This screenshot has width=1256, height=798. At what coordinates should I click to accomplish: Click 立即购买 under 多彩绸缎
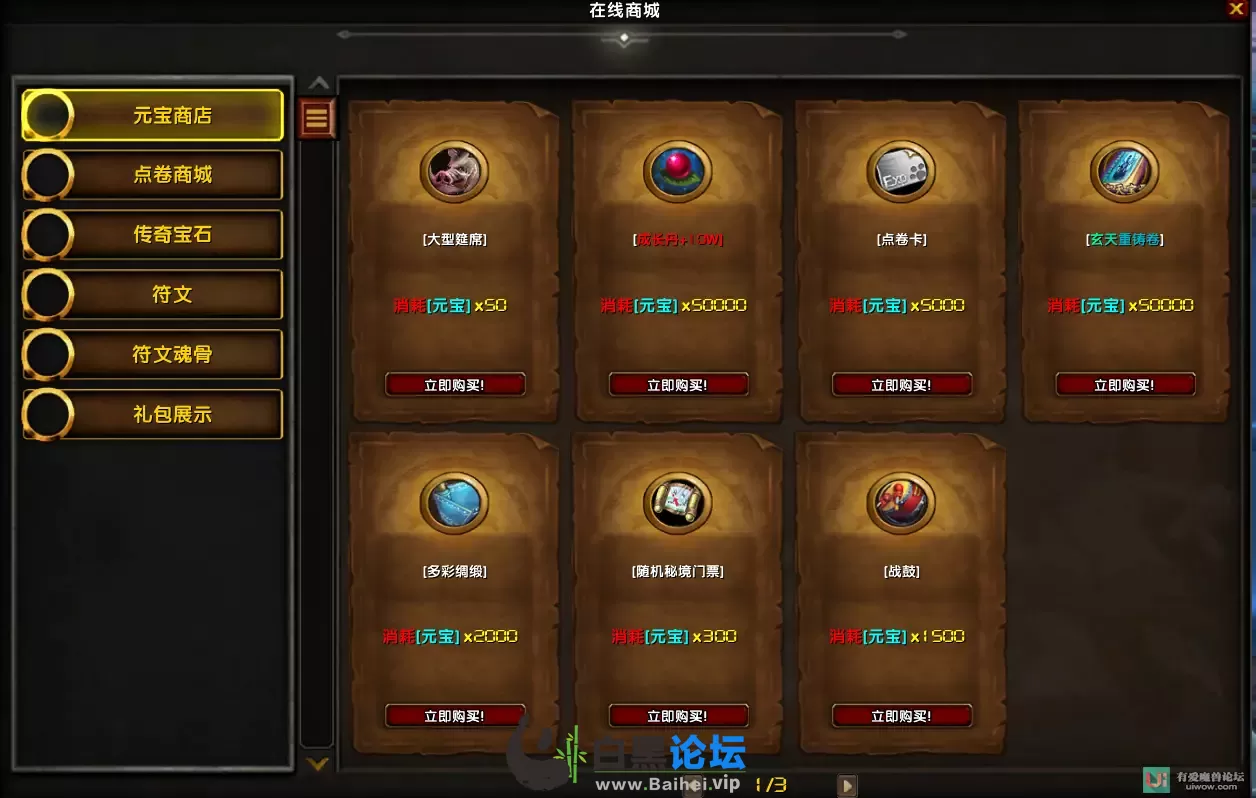[455, 716]
